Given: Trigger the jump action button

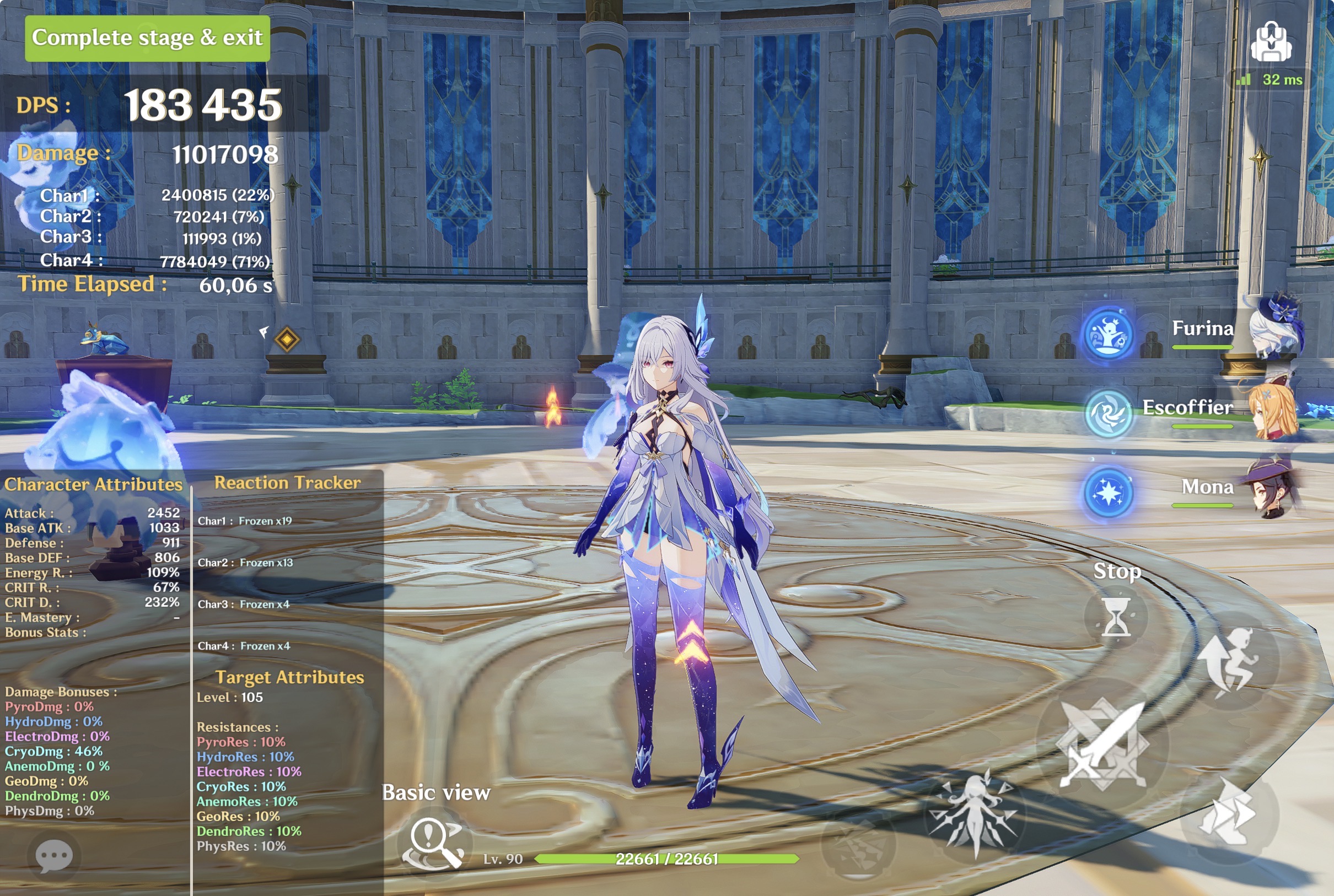Looking at the screenshot, I should click(x=1229, y=662).
